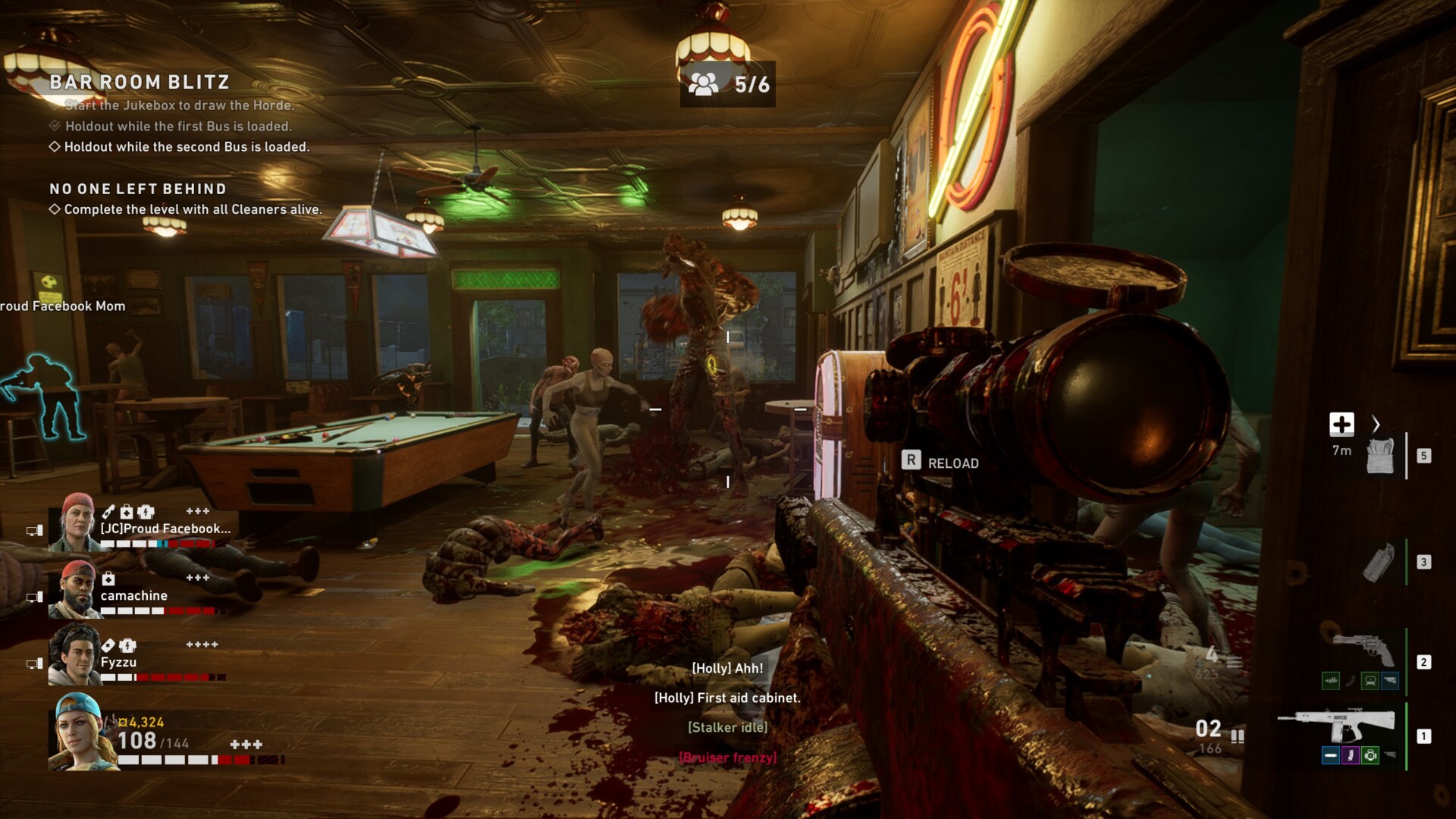1456x819 pixels.
Task: Select the primary shotgun weapon slot
Action: [x=1338, y=726]
